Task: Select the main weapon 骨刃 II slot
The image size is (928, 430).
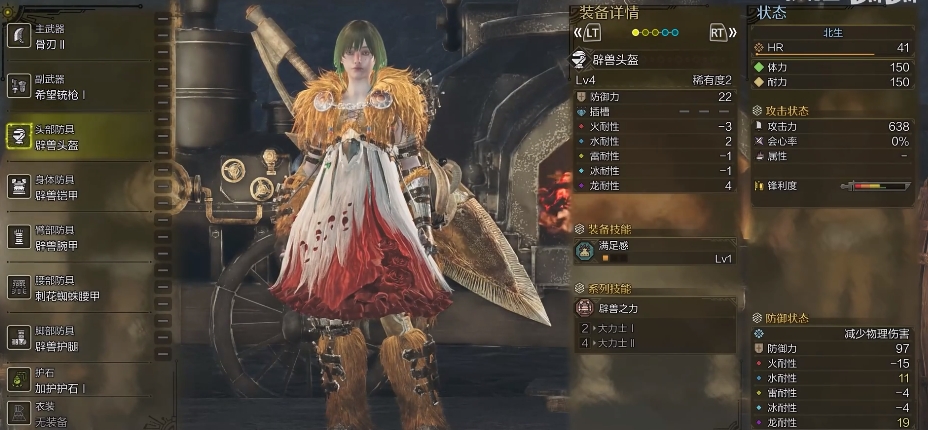Action: point(80,38)
